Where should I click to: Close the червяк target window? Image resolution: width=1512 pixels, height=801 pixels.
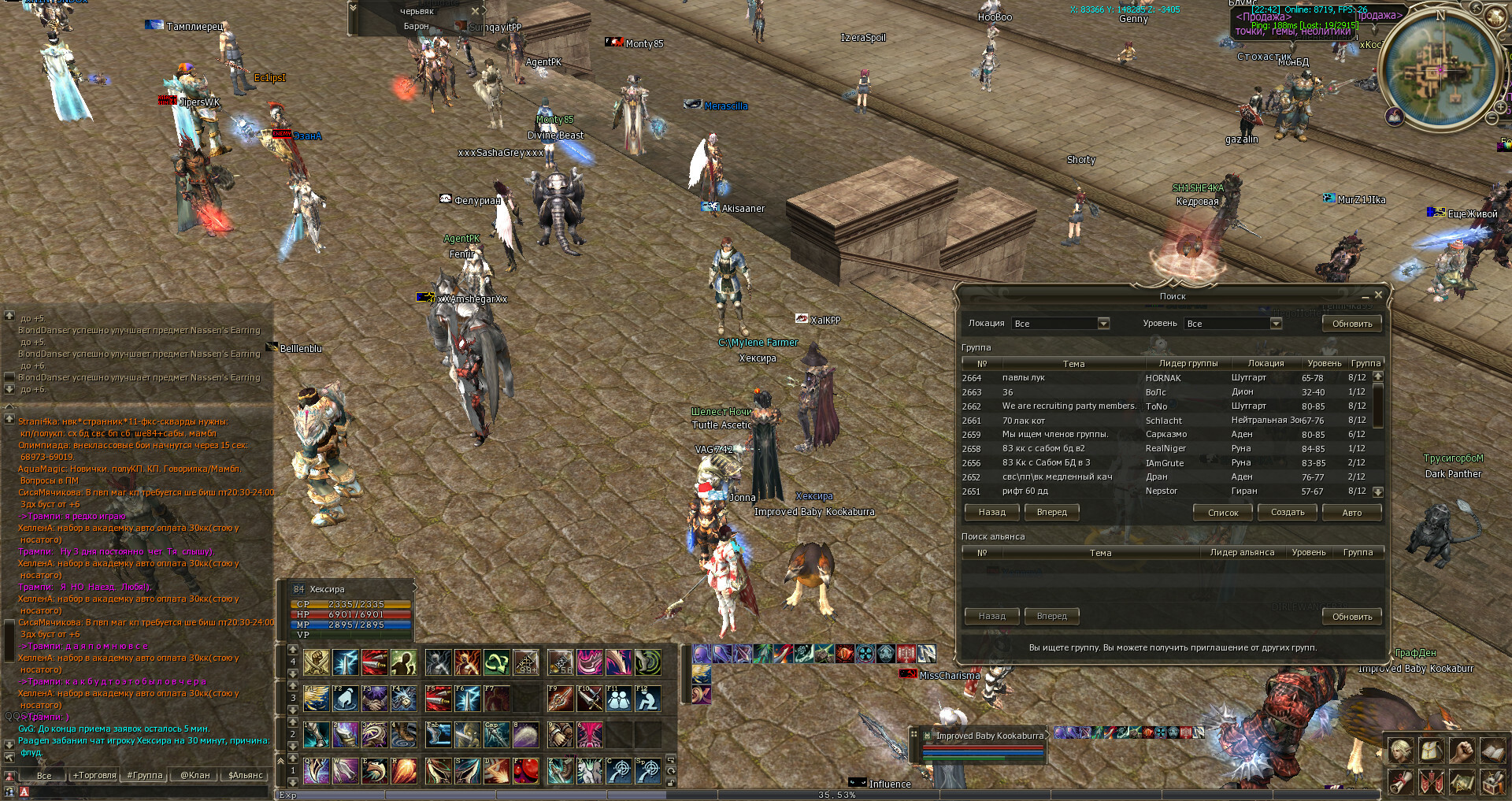click(x=475, y=11)
